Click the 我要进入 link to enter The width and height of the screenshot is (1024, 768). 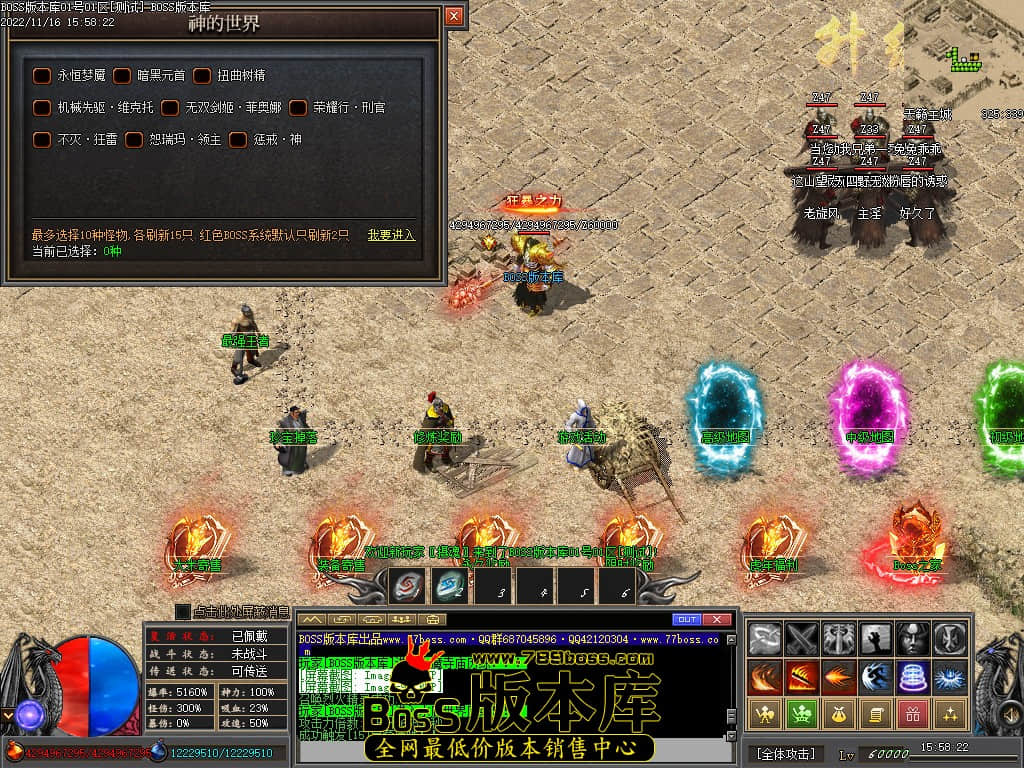[x=391, y=235]
